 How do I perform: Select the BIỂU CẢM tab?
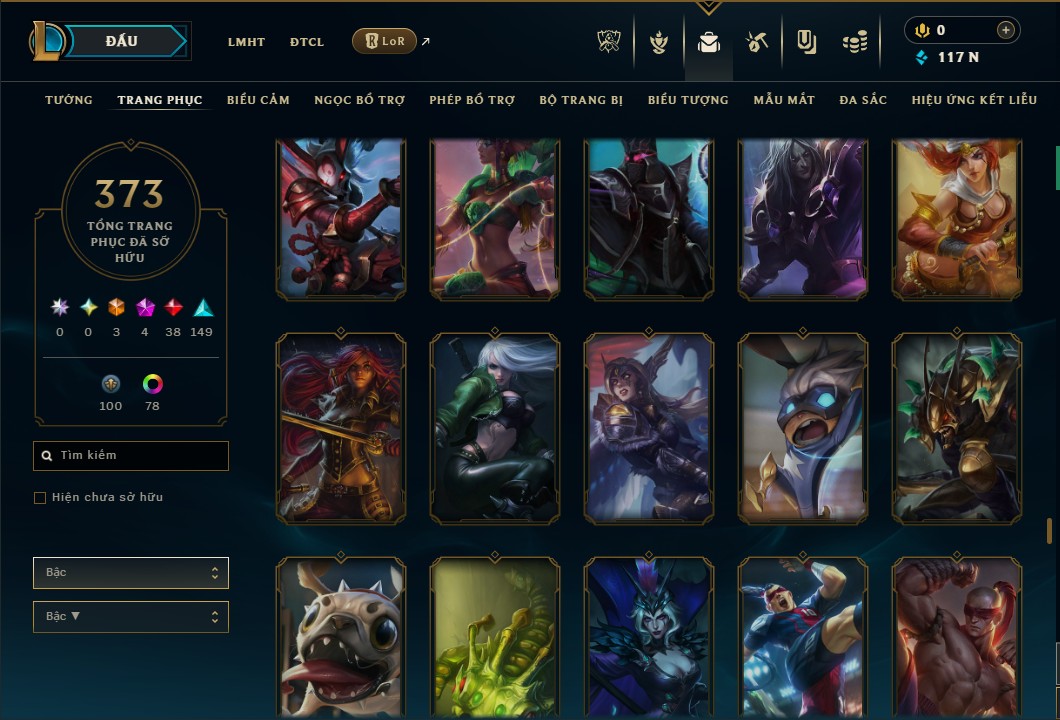coord(258,100)
